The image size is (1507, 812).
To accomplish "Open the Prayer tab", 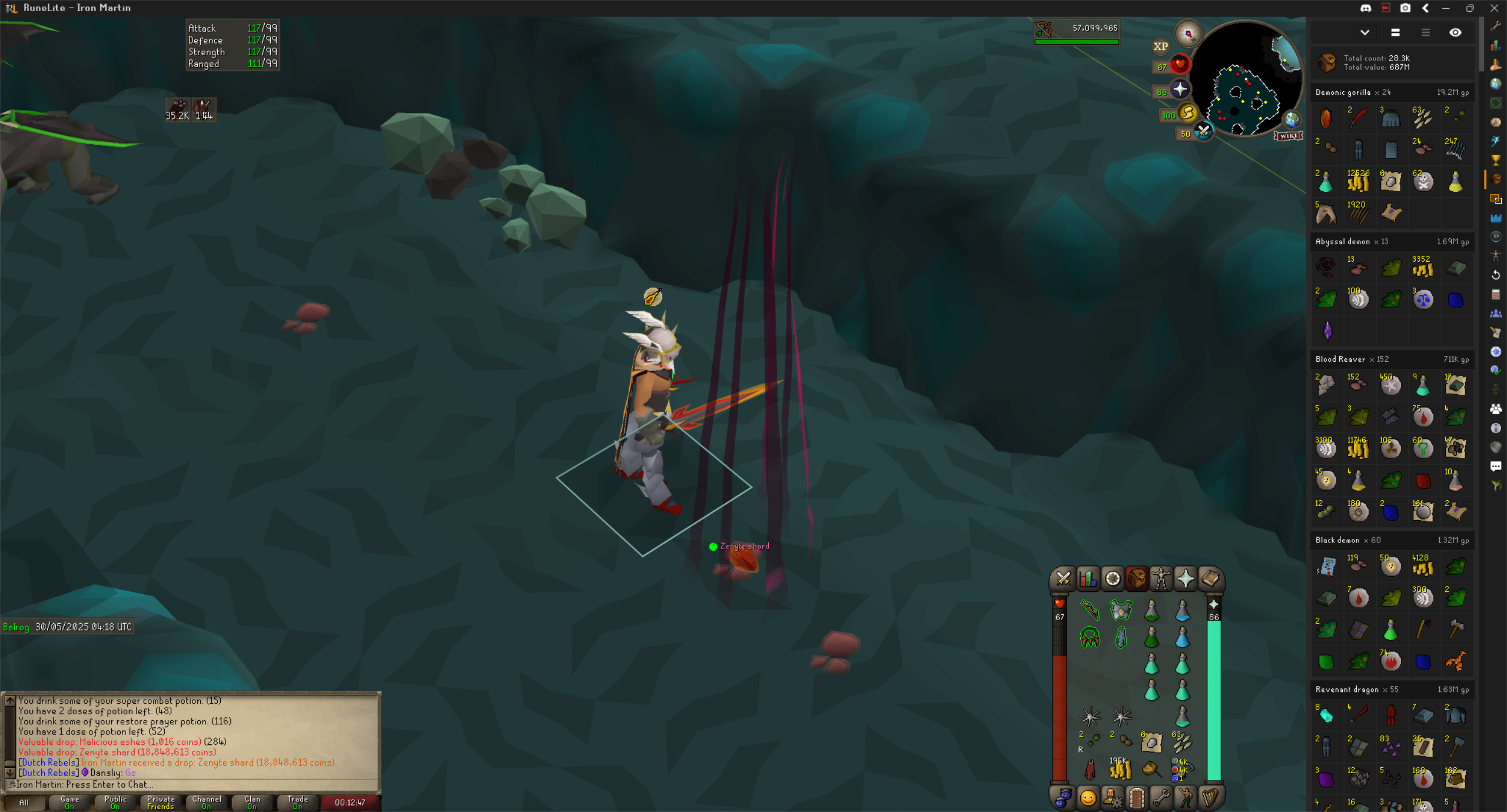I will (1186, 579).
